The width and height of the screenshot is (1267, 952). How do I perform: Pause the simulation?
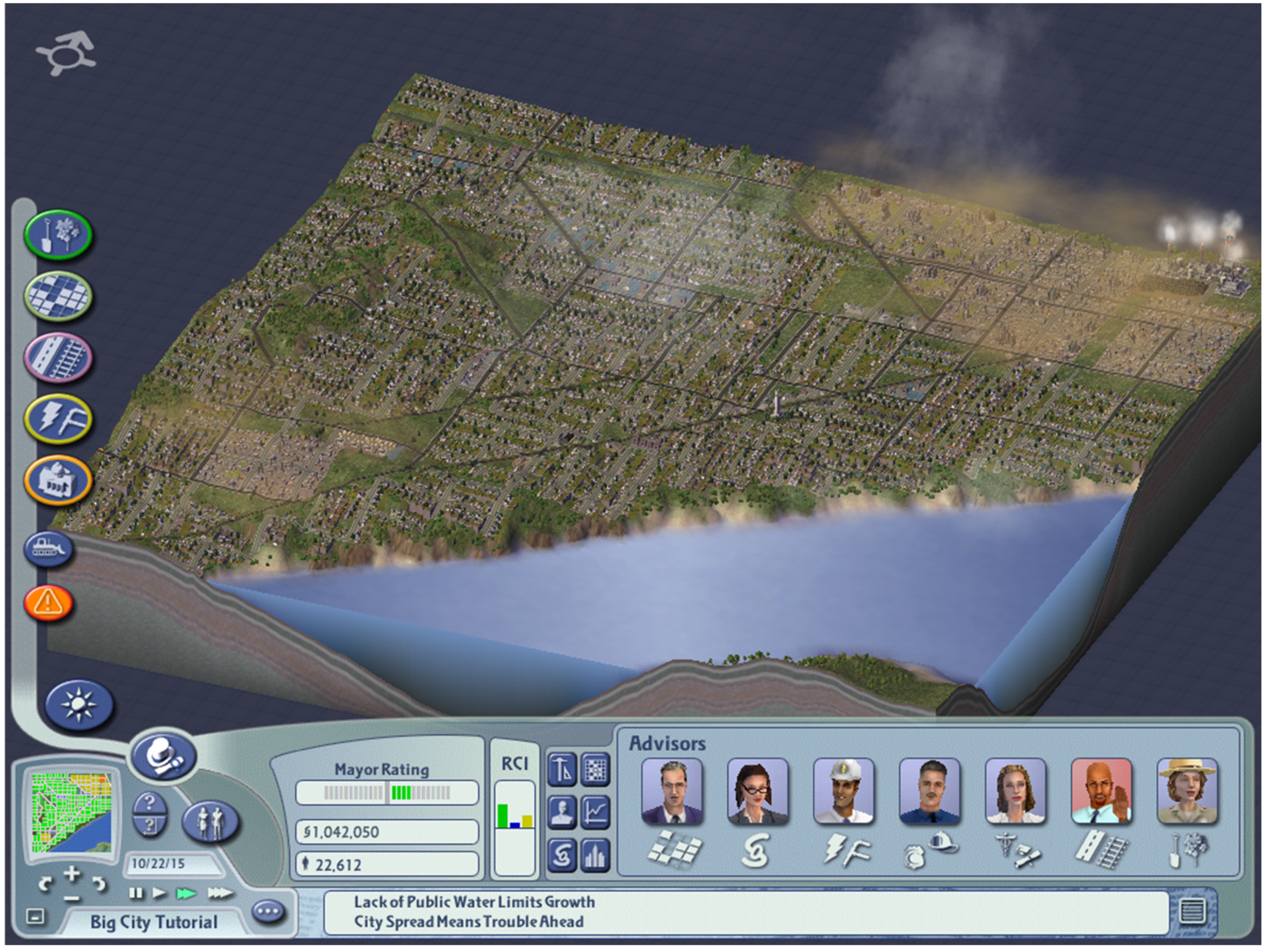[x=136, y=893]
